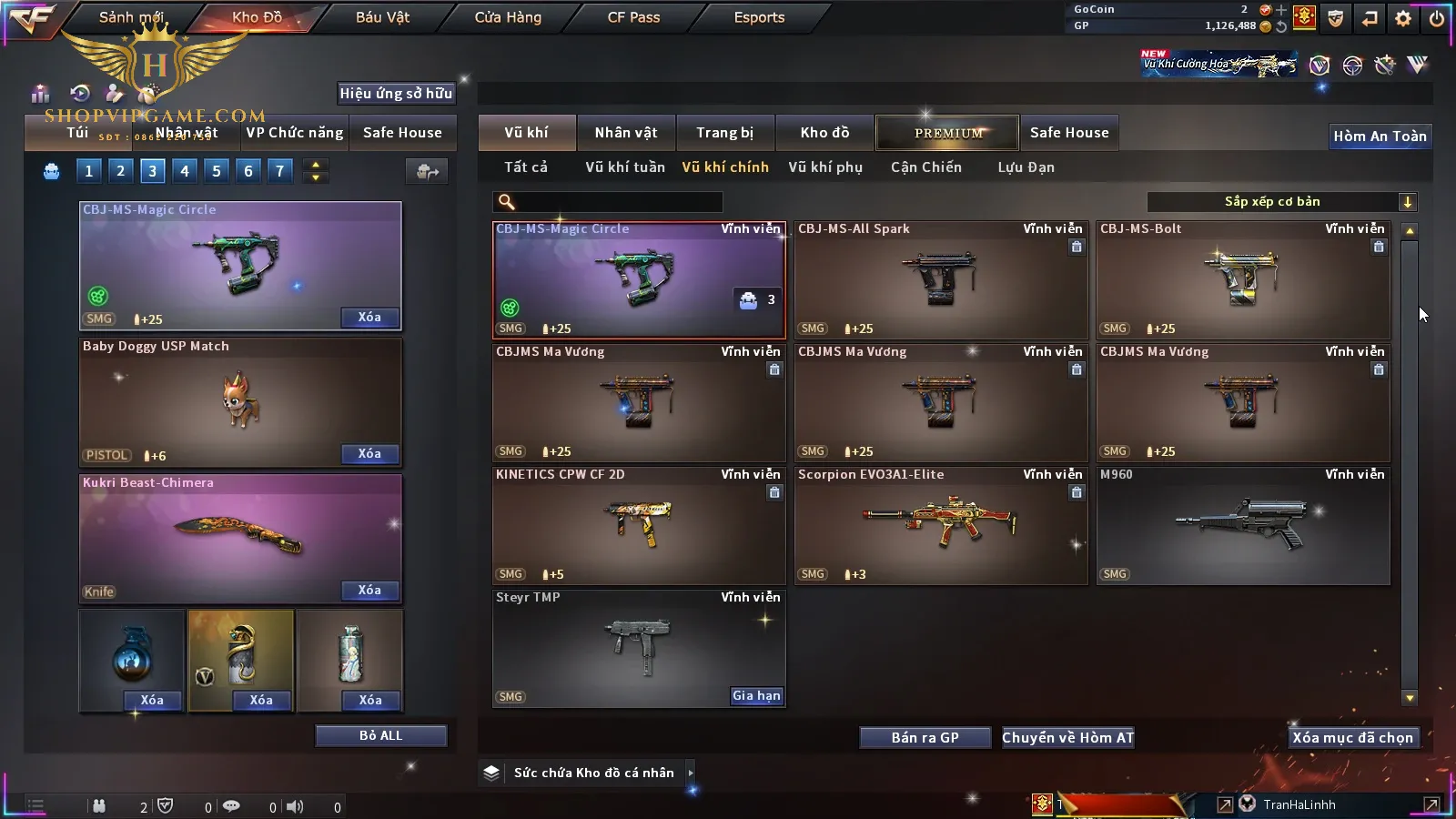Viewport: 1456px width, 819px height.
Task: Show the Vũ khí phụ category
Action: (x=824, y=167)
